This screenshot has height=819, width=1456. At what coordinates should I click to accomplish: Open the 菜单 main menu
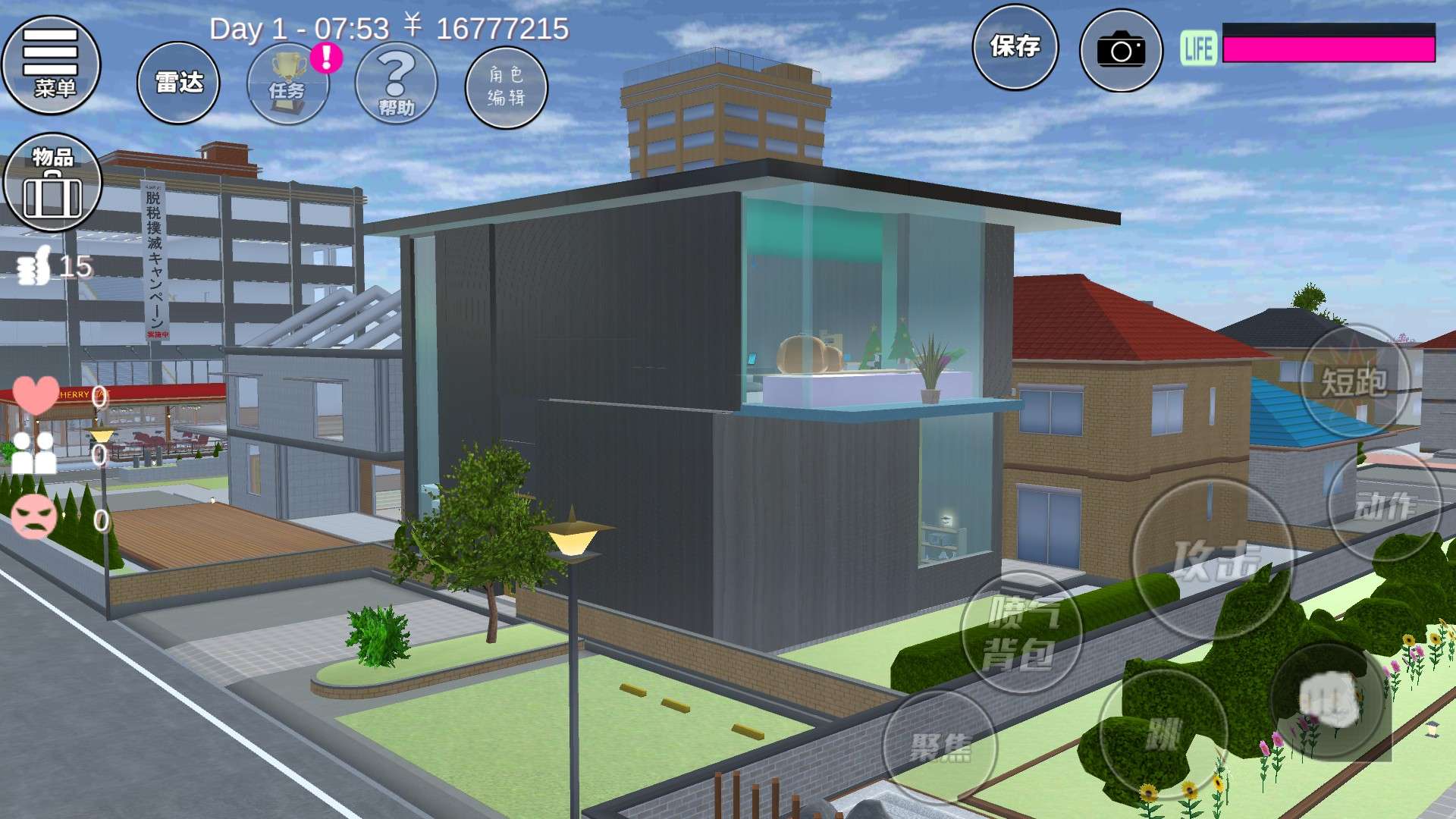pos(52,65)
